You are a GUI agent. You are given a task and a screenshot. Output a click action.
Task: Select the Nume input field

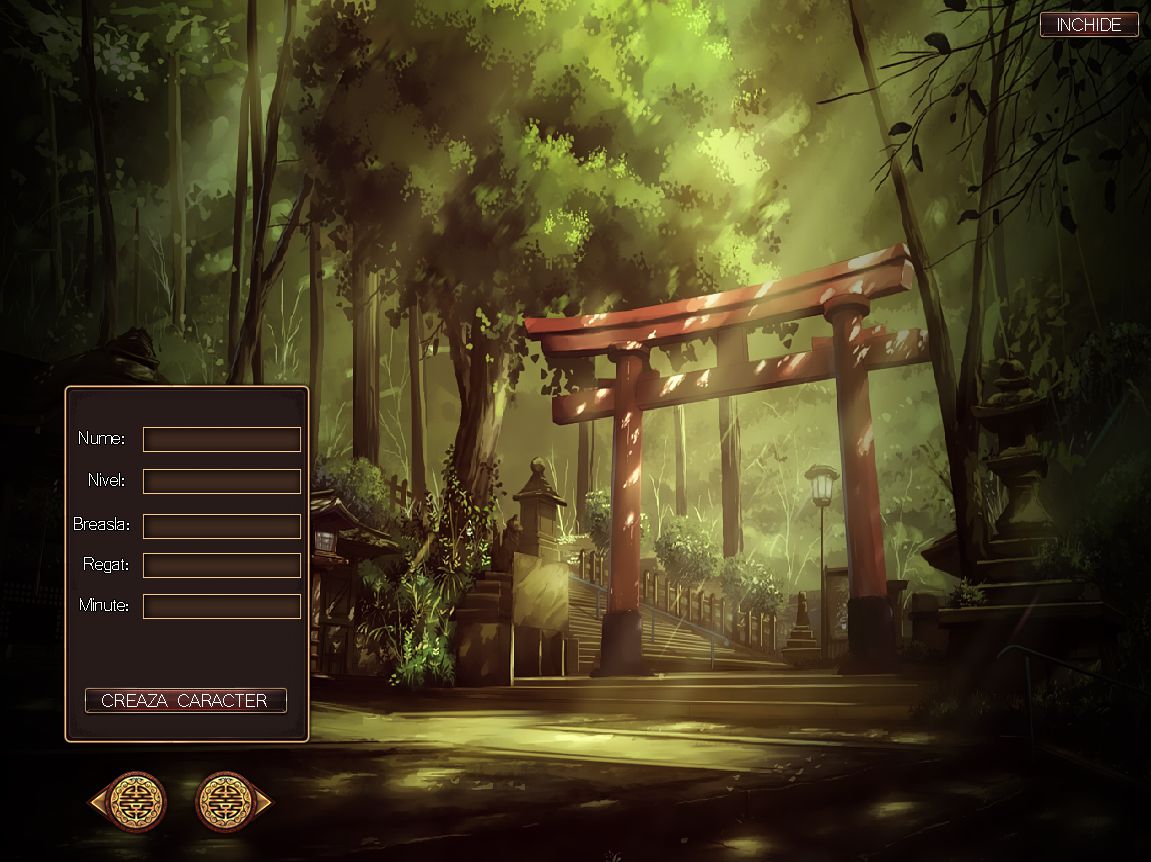(221, 439)
